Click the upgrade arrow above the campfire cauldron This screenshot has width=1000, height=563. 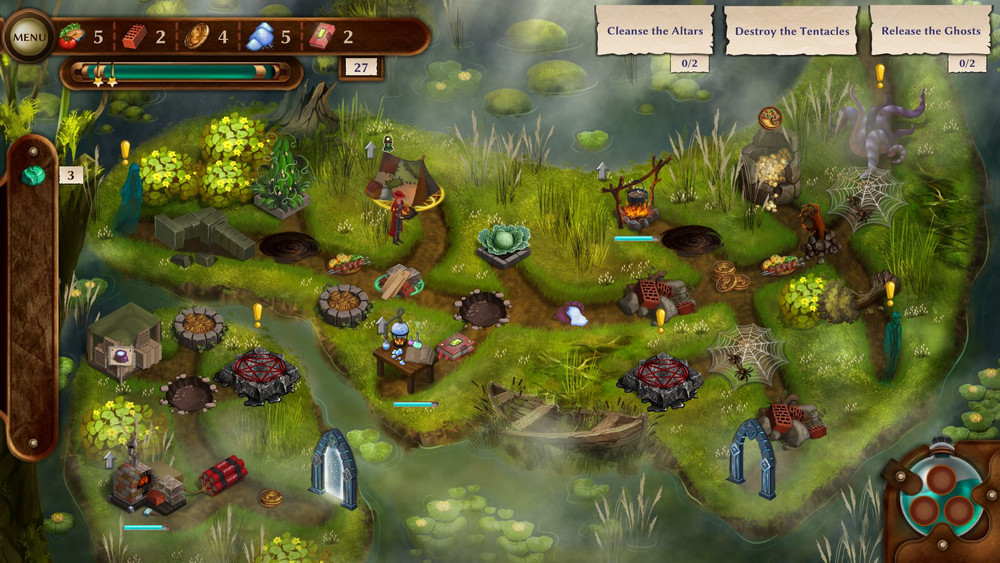coord(602,170)
